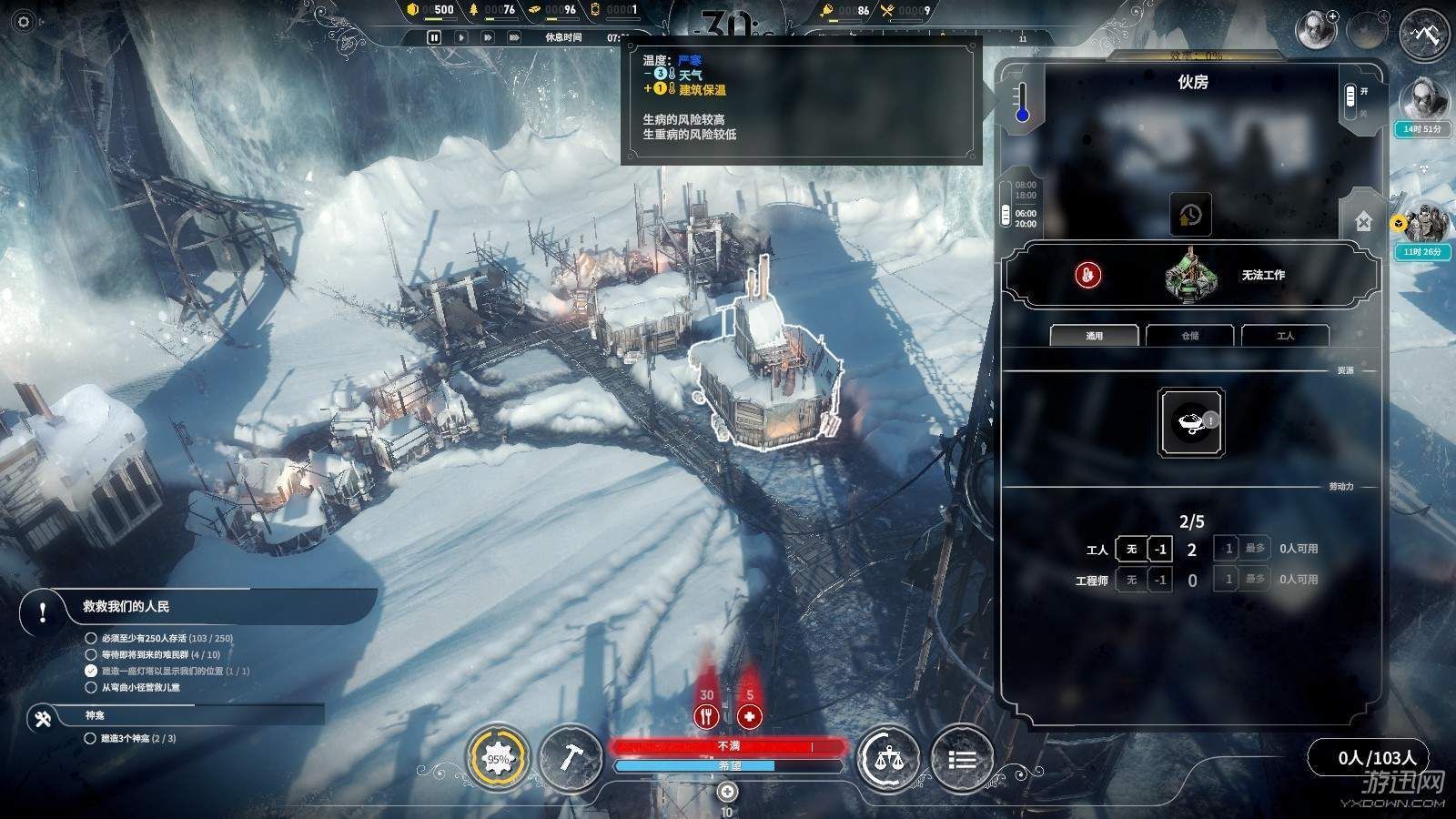Open the research gear showing 95%
This screenshot has height=819, width=1456.
click(x=498, y=759)
